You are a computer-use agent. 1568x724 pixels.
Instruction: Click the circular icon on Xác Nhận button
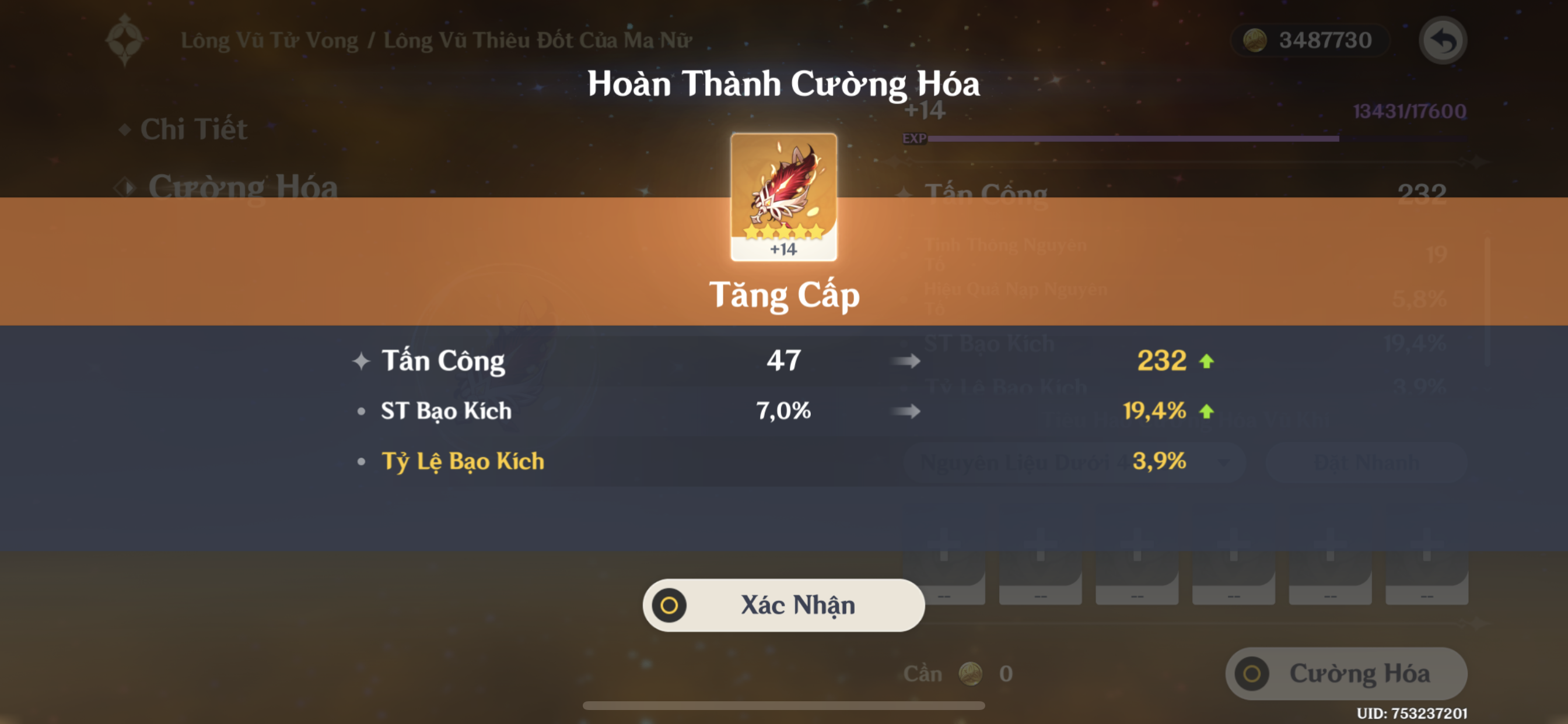point(670,605)
